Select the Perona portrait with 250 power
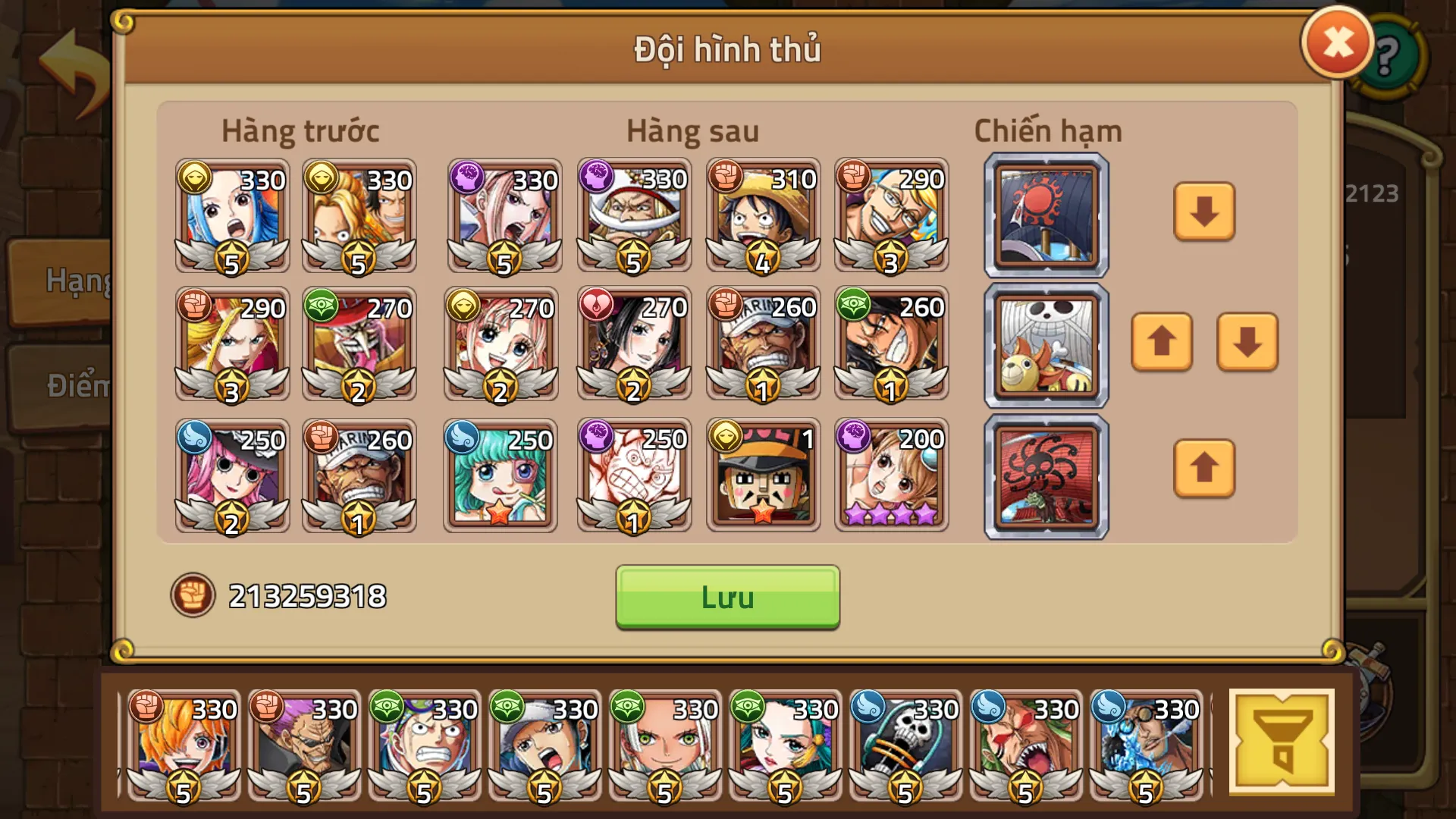The height and width of the screenshot is (819, 1456). [231, 475]
